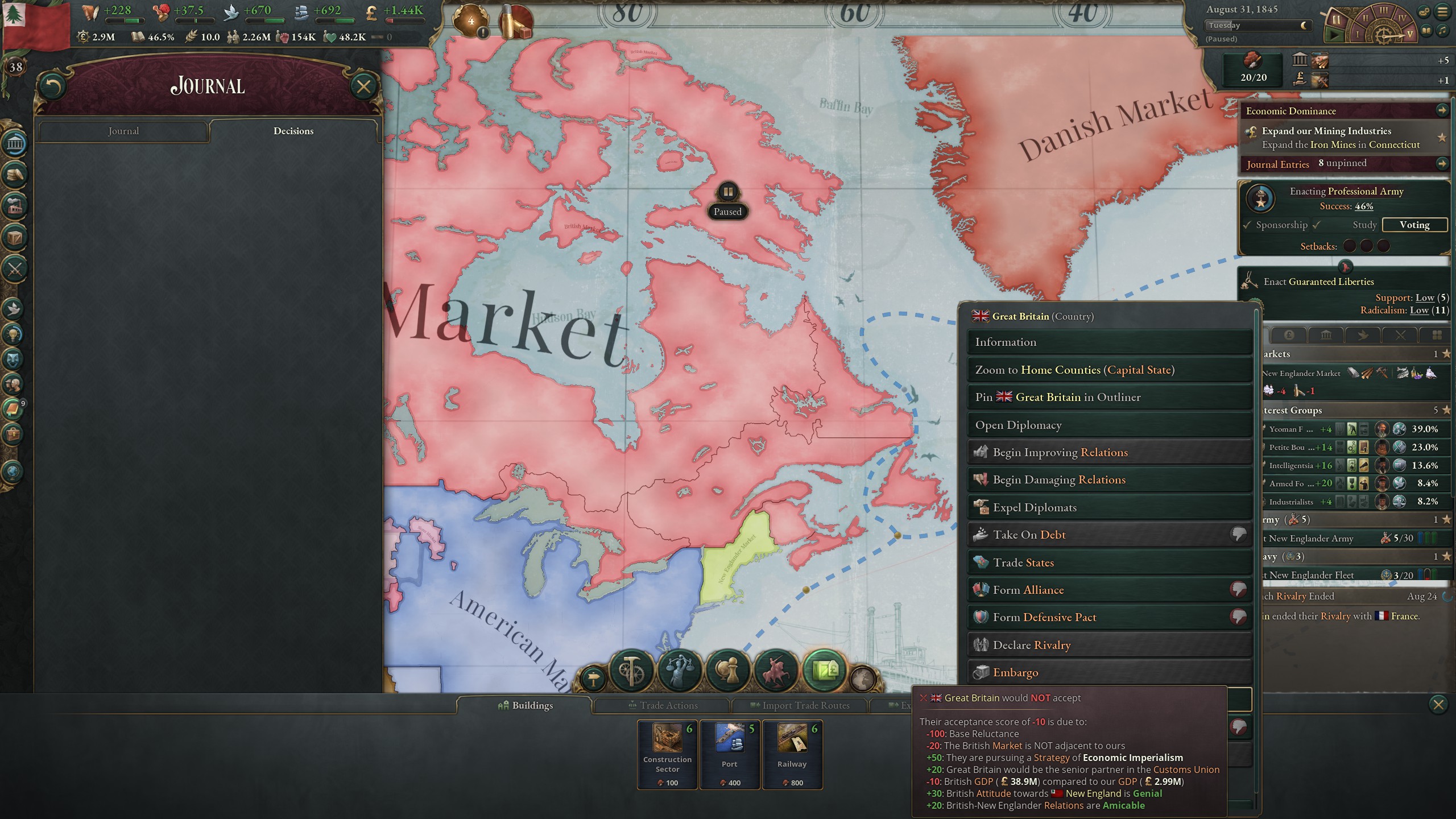Screen dimensions: 1456x819
Task: Expand the Economic Dominance journal entry
Action: click(1443, 111)
